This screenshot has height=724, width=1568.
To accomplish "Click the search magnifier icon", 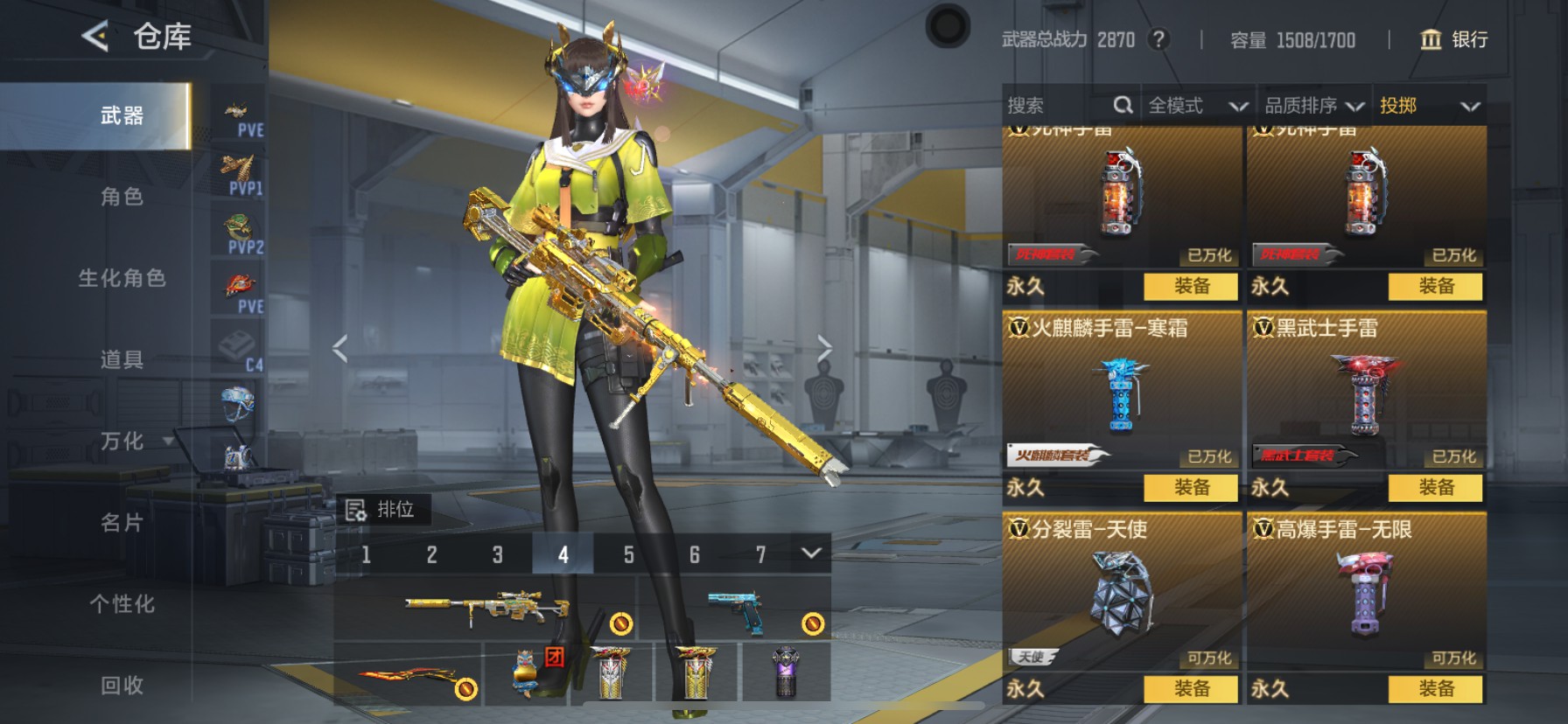I will 1123,104.
